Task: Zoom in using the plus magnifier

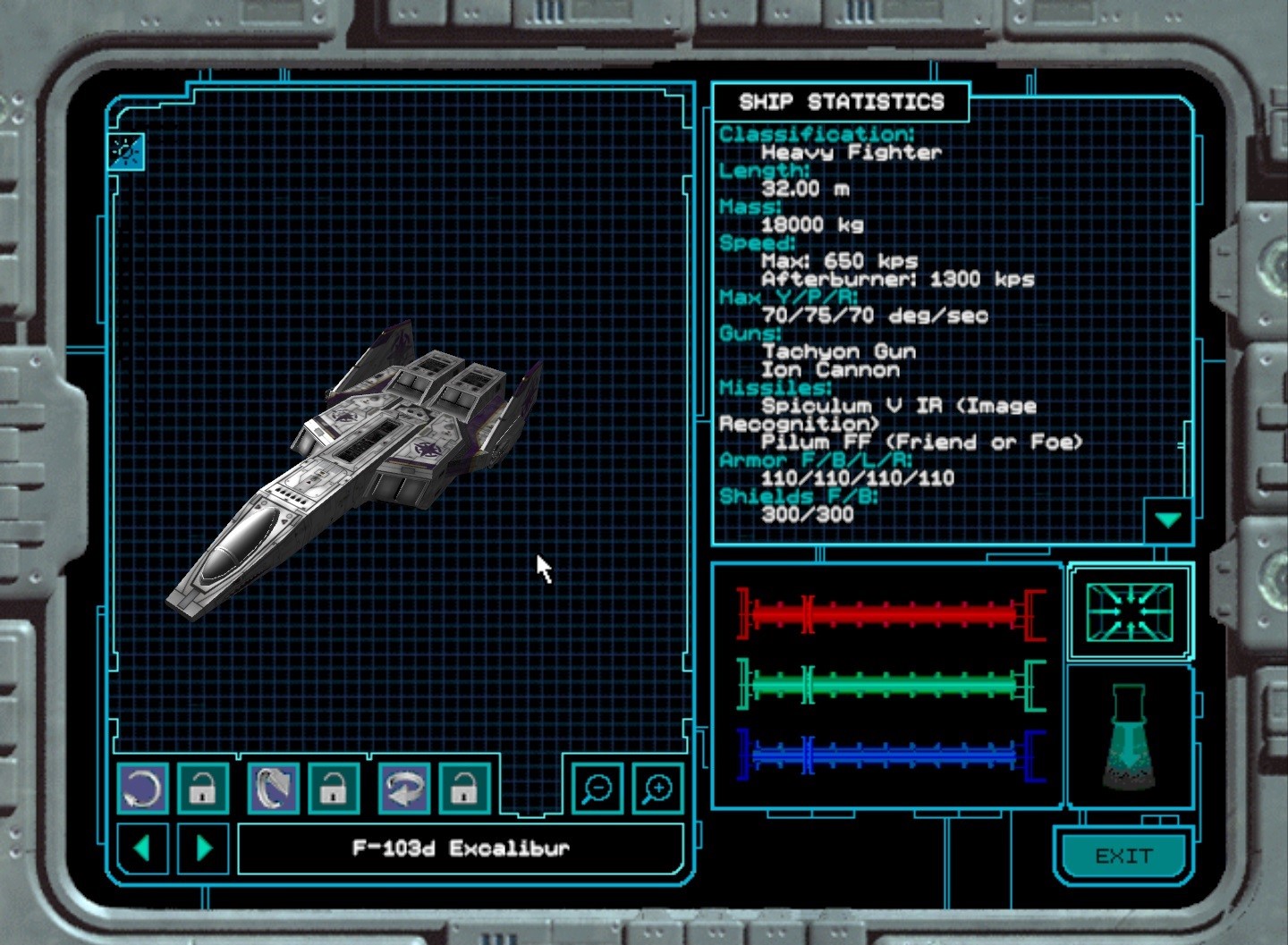Action: tap(657, 789)
